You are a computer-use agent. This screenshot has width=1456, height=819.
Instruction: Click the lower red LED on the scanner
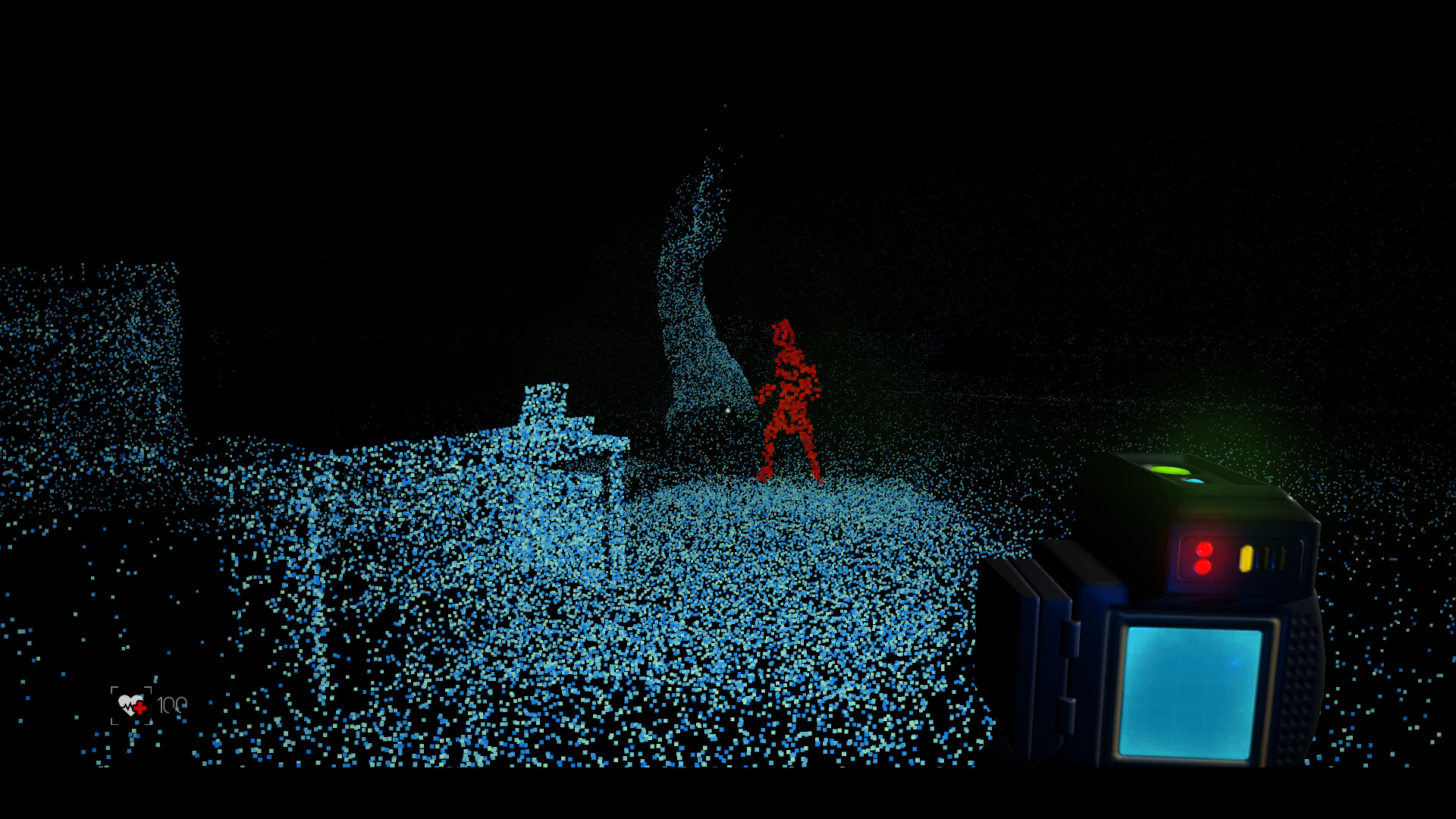click(1203, 566)
